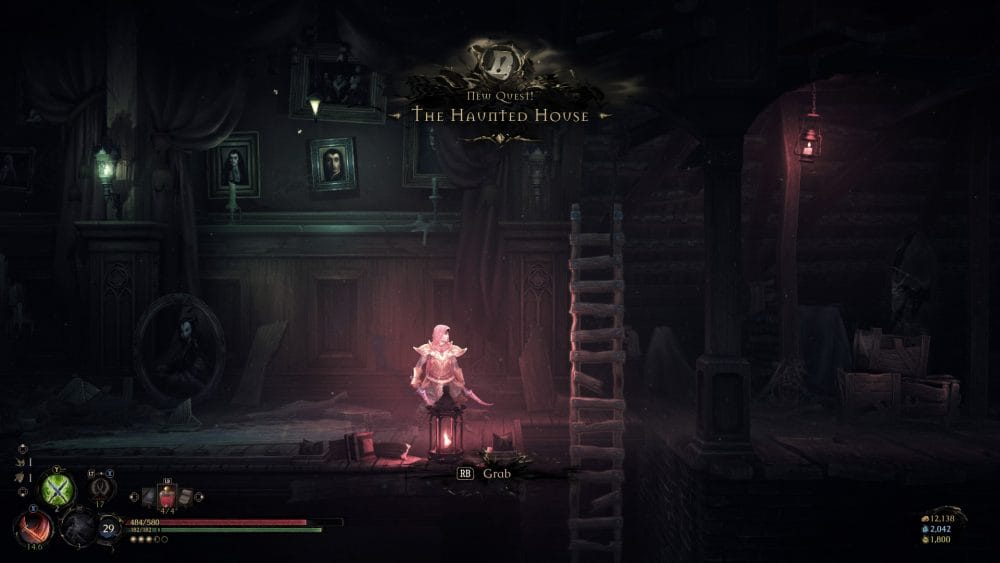Open the level 29 character badge
The width and height of the screenshot is (1000, 563).
tap(108, 530)
